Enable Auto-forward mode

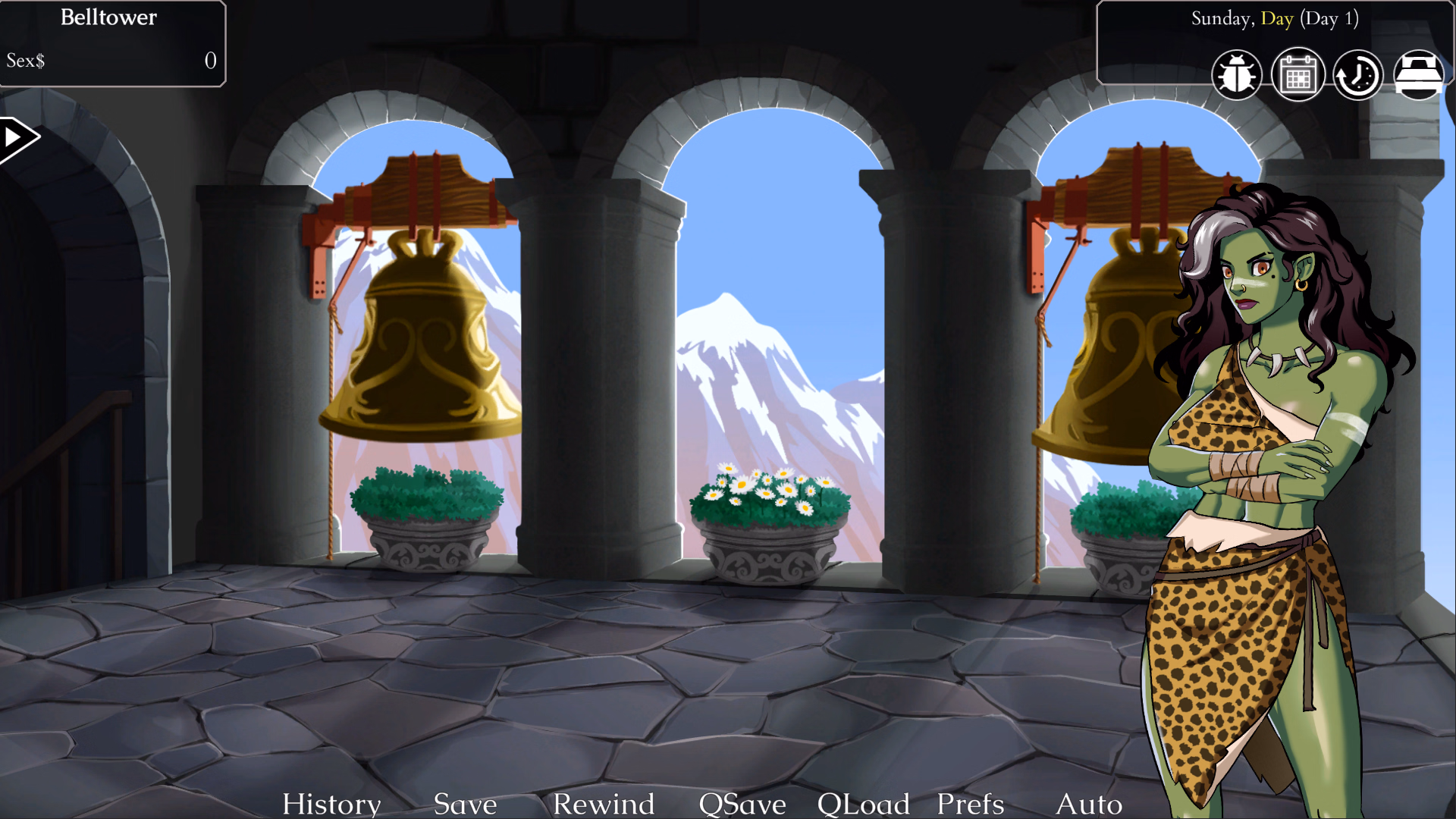tap(1090, 804)
